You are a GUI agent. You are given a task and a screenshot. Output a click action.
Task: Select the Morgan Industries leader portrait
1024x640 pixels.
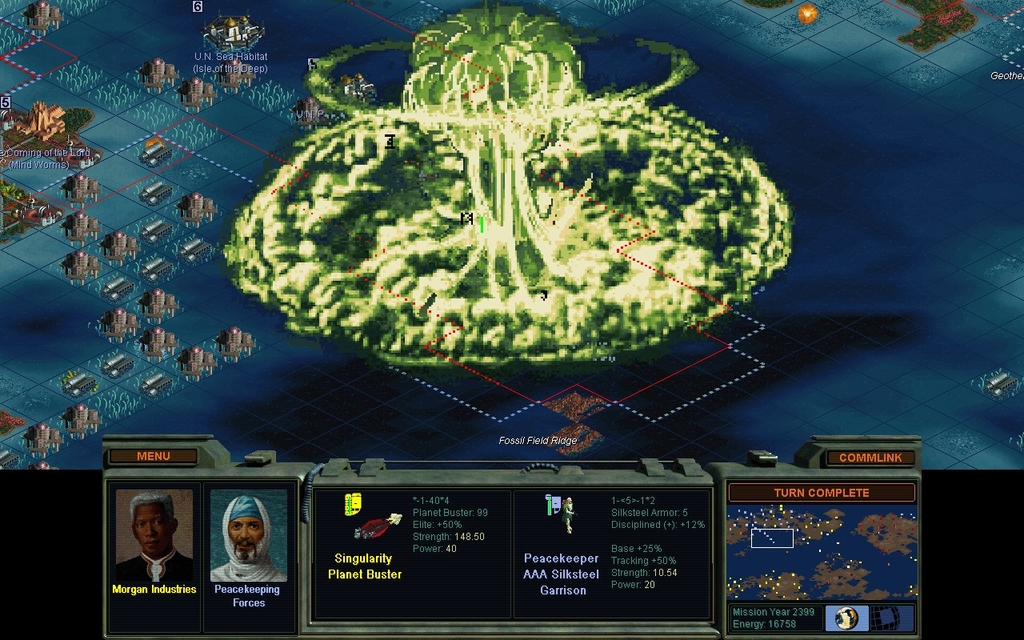(x=153, y=536)
